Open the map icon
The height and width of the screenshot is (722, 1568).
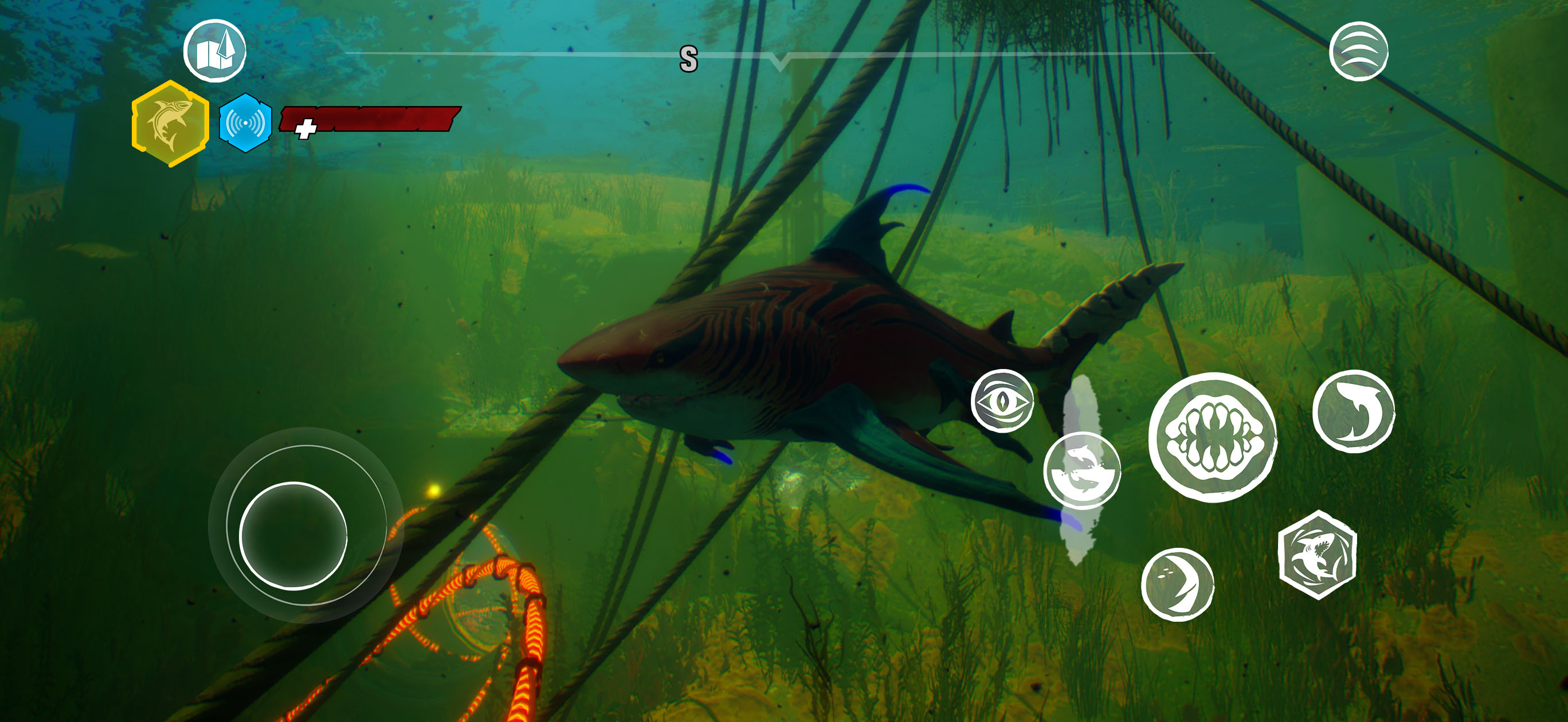point(215,51)
